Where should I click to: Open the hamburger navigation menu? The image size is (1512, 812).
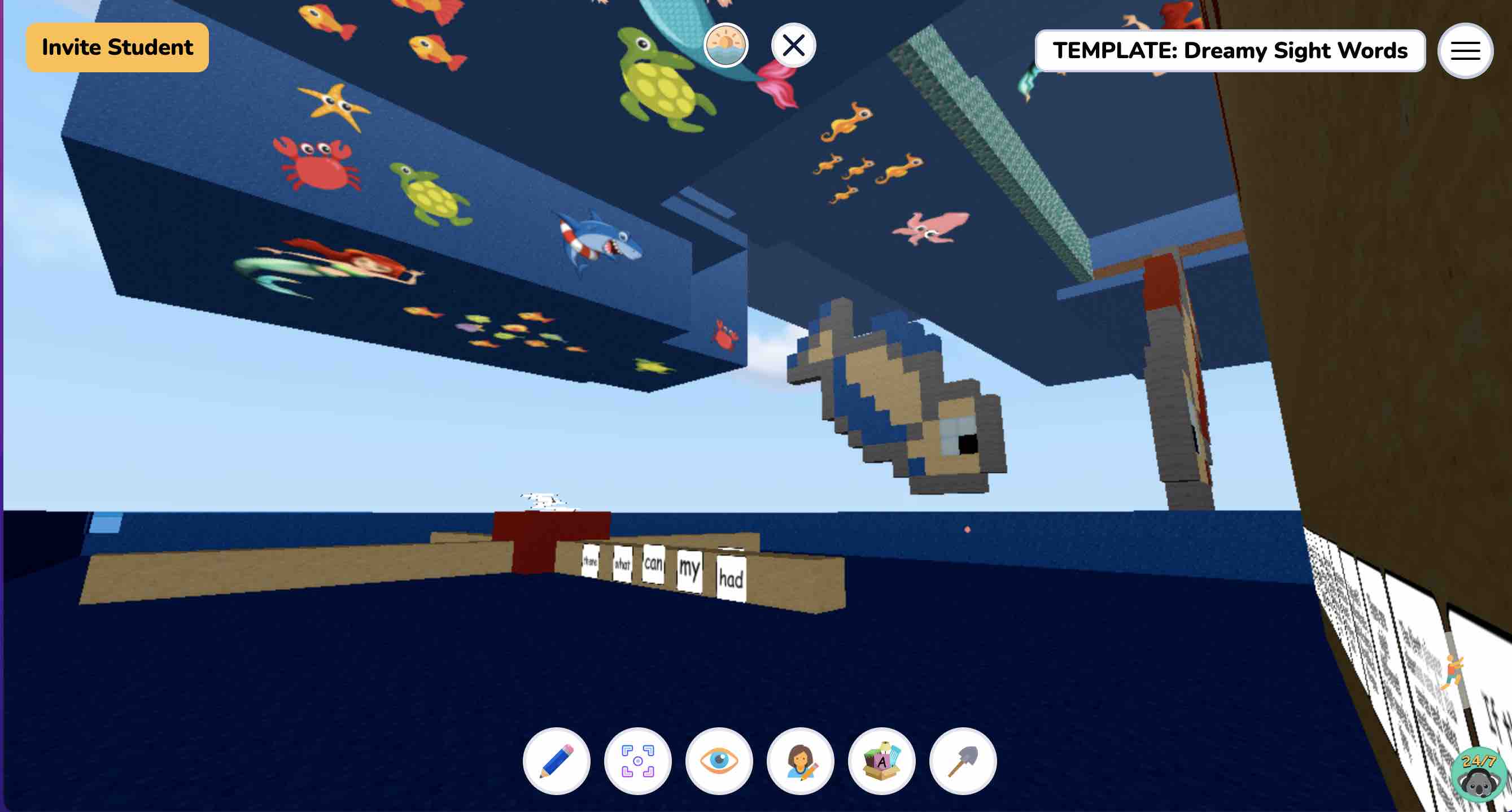click(x=1465, y=51)
